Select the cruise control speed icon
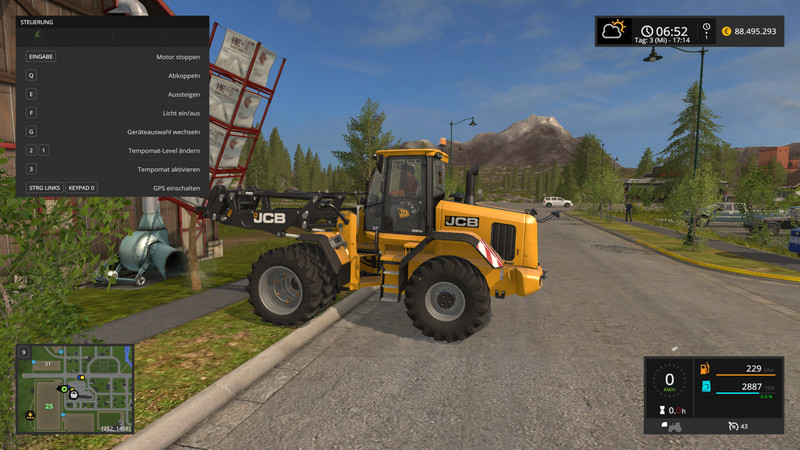This screenshot has height=450, width=800. [732, 427]
